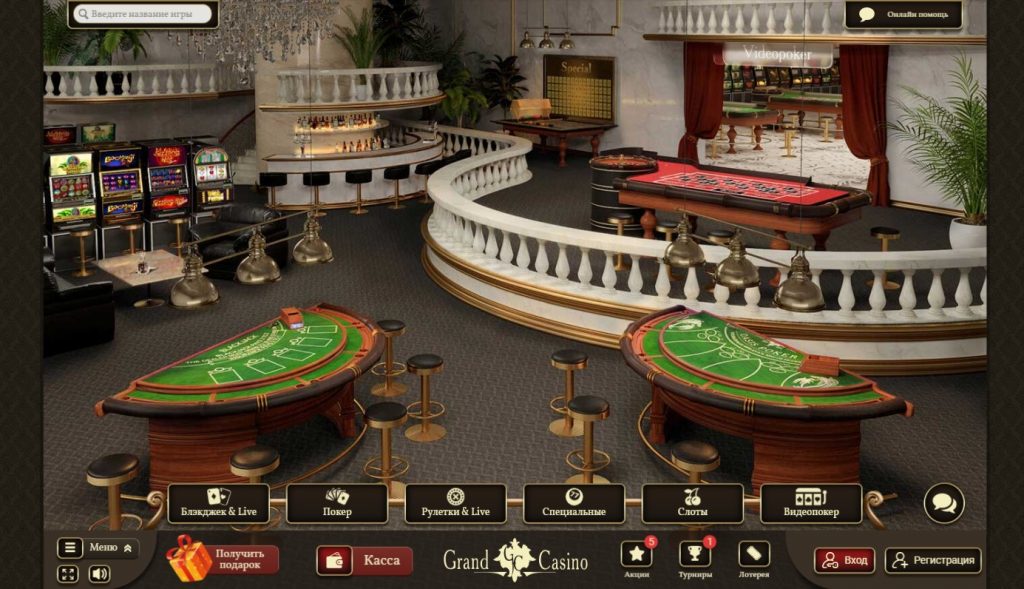The image size is (1024, 589).
Task: Open the Турниры trophy icon
Action: pyautogui.click(x=694, y=556)
